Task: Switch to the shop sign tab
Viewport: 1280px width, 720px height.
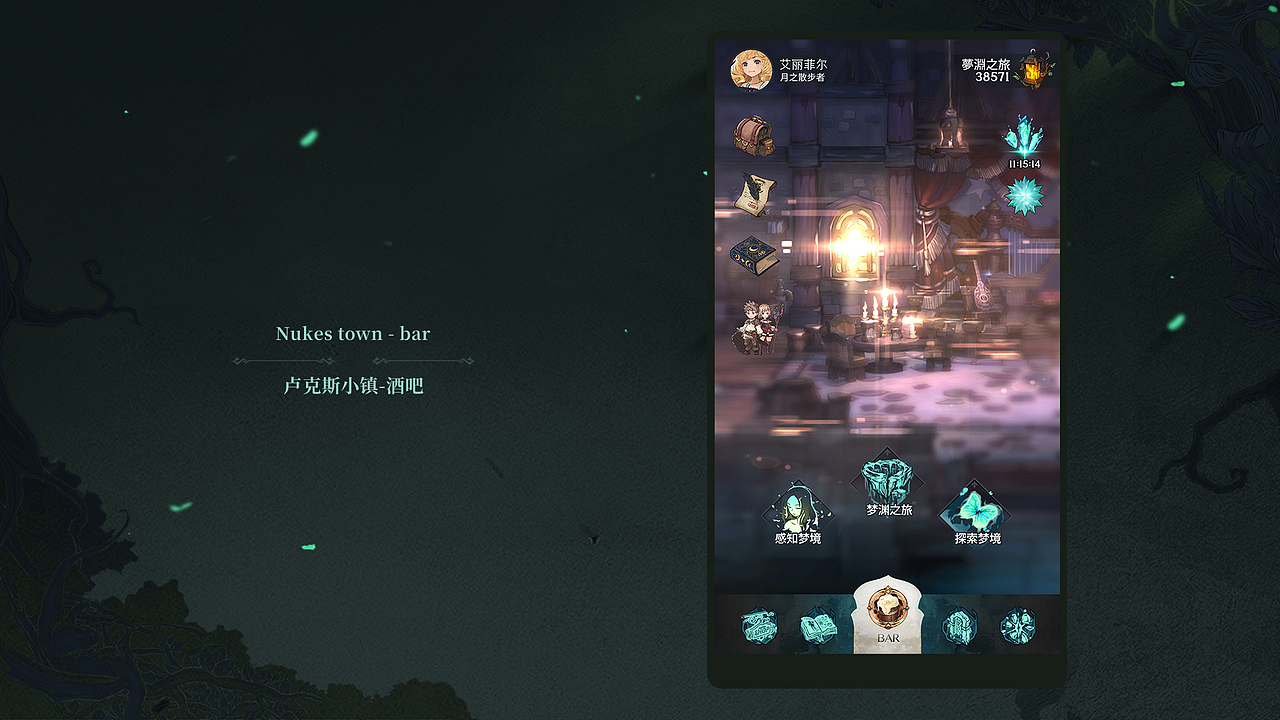Action: [x=759, y=626]
